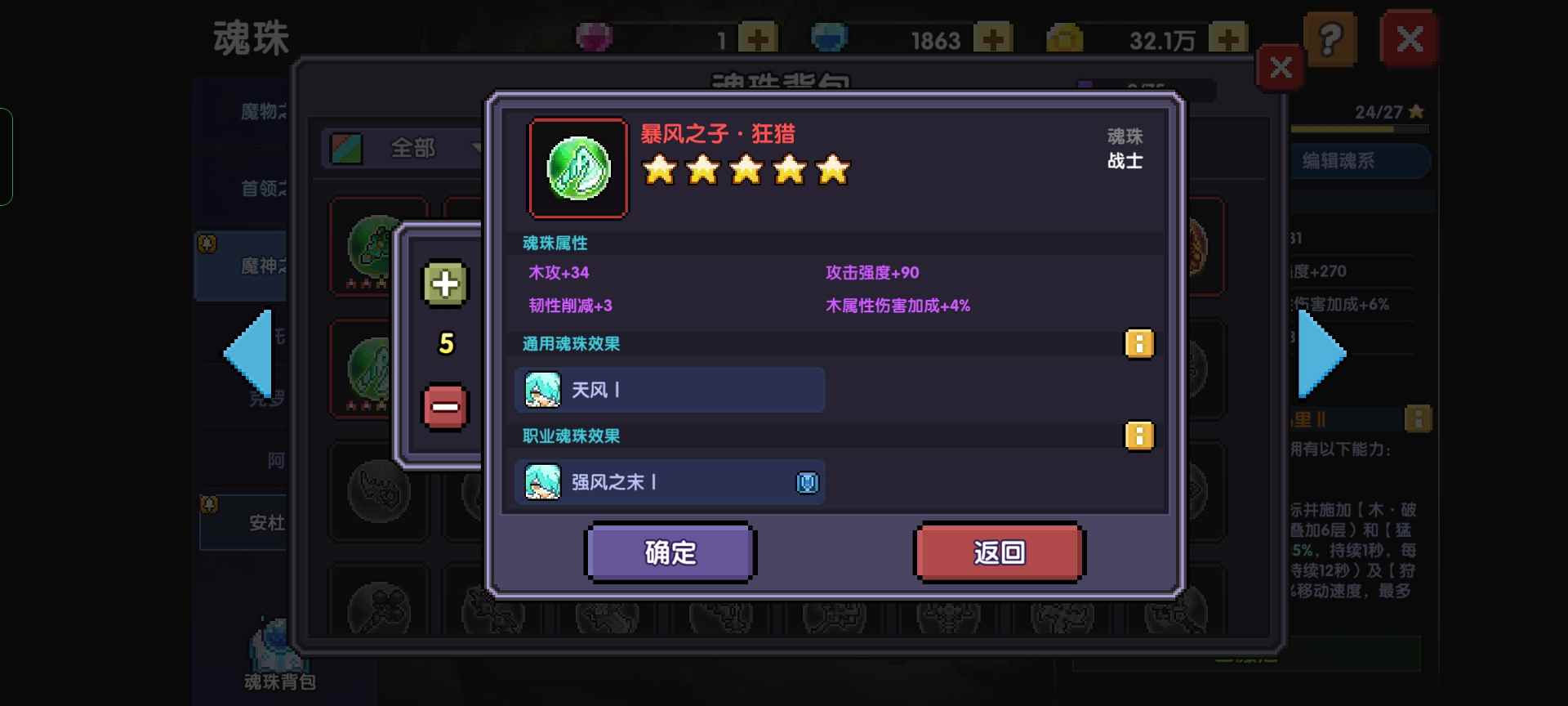
Task: Decrease quantity with the minus stepper
Action: point(443,406)
